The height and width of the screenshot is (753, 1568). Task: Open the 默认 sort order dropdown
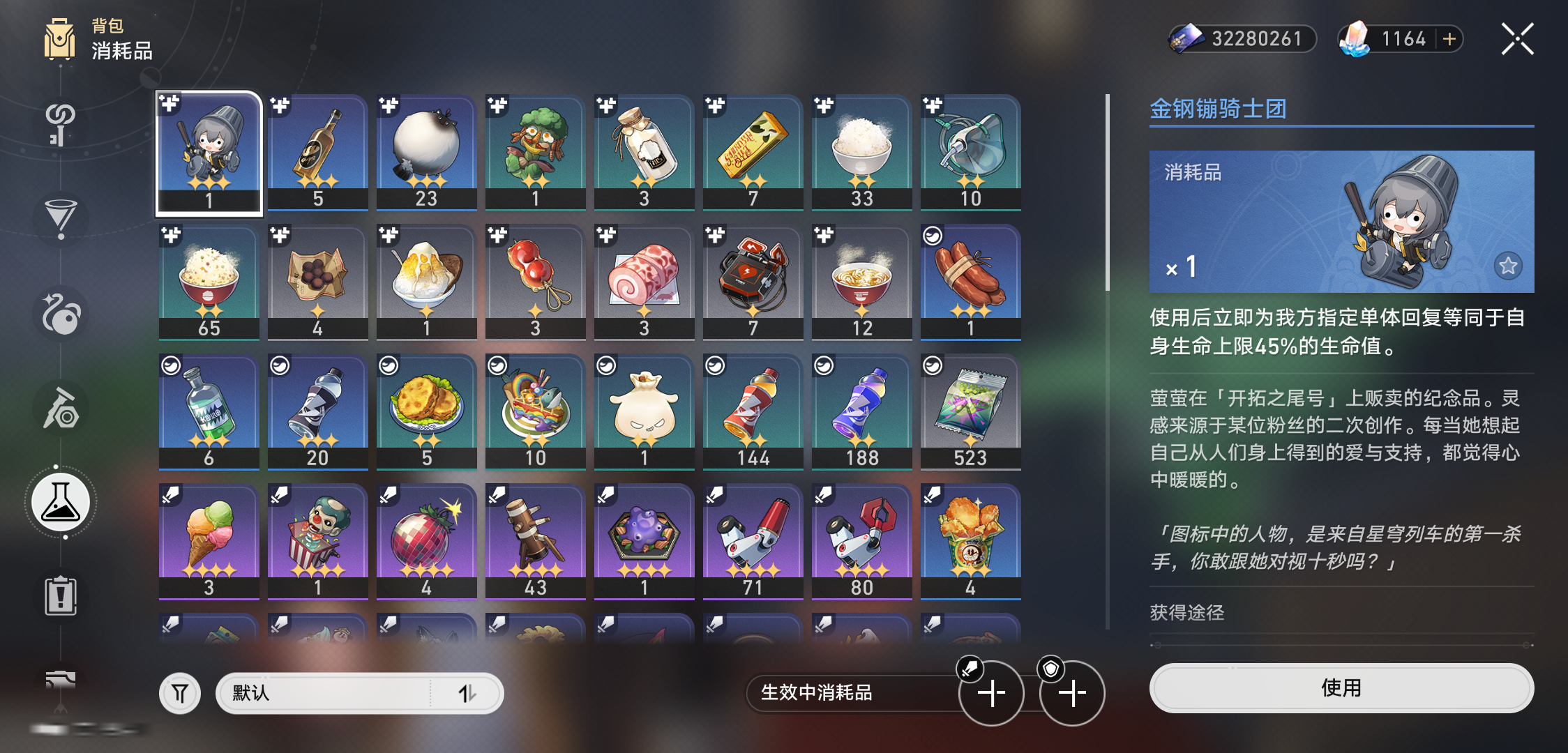pyautogui.click(x=359, y=693)
